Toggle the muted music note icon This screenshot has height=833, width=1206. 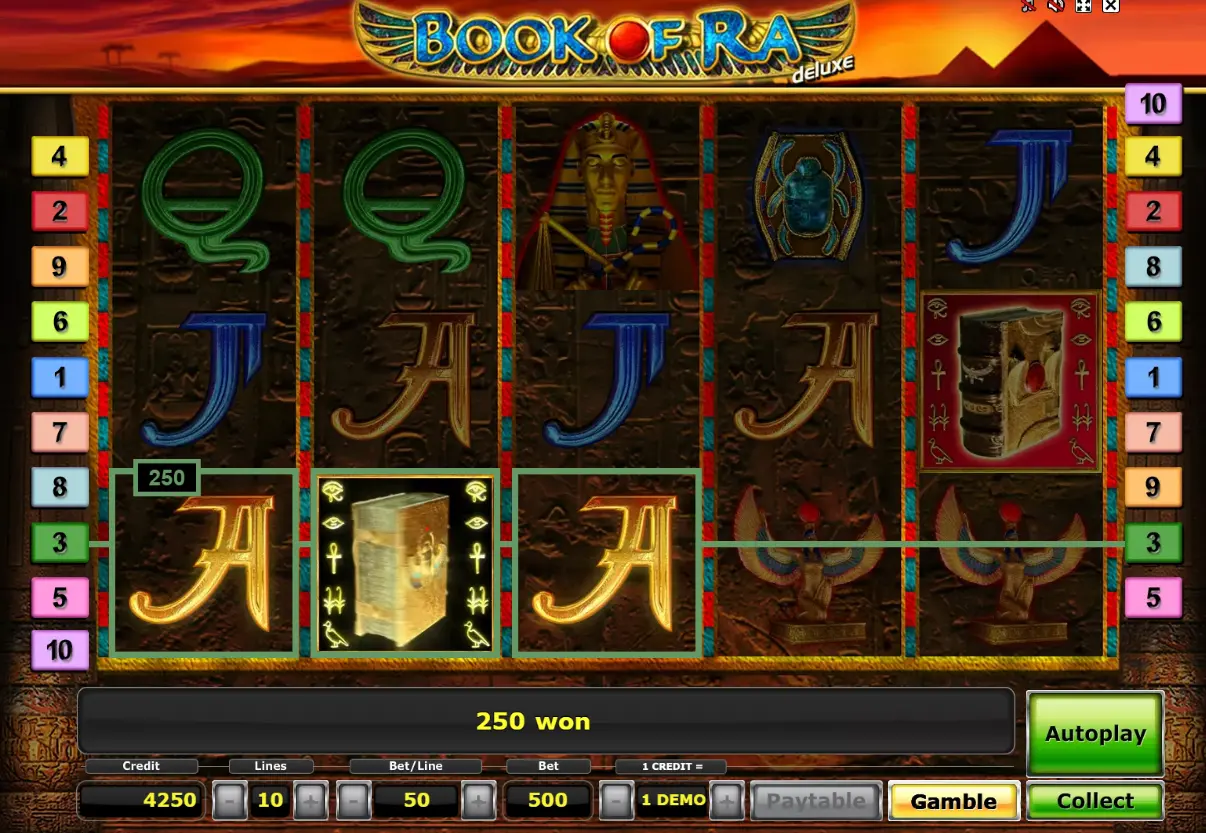pyautogui.click(x=1028, y=6)
